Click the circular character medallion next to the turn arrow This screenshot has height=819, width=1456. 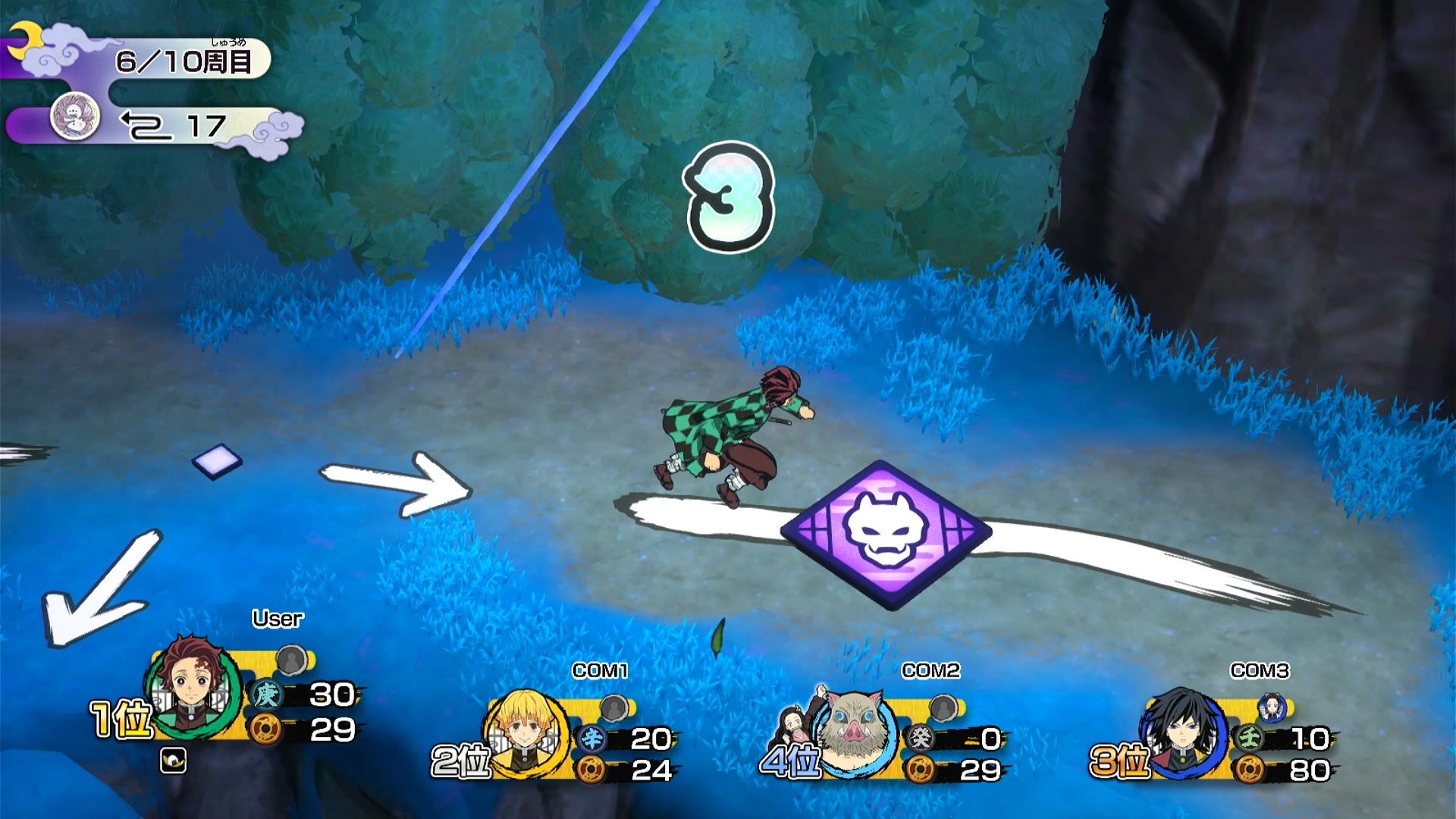click(74, 118)
